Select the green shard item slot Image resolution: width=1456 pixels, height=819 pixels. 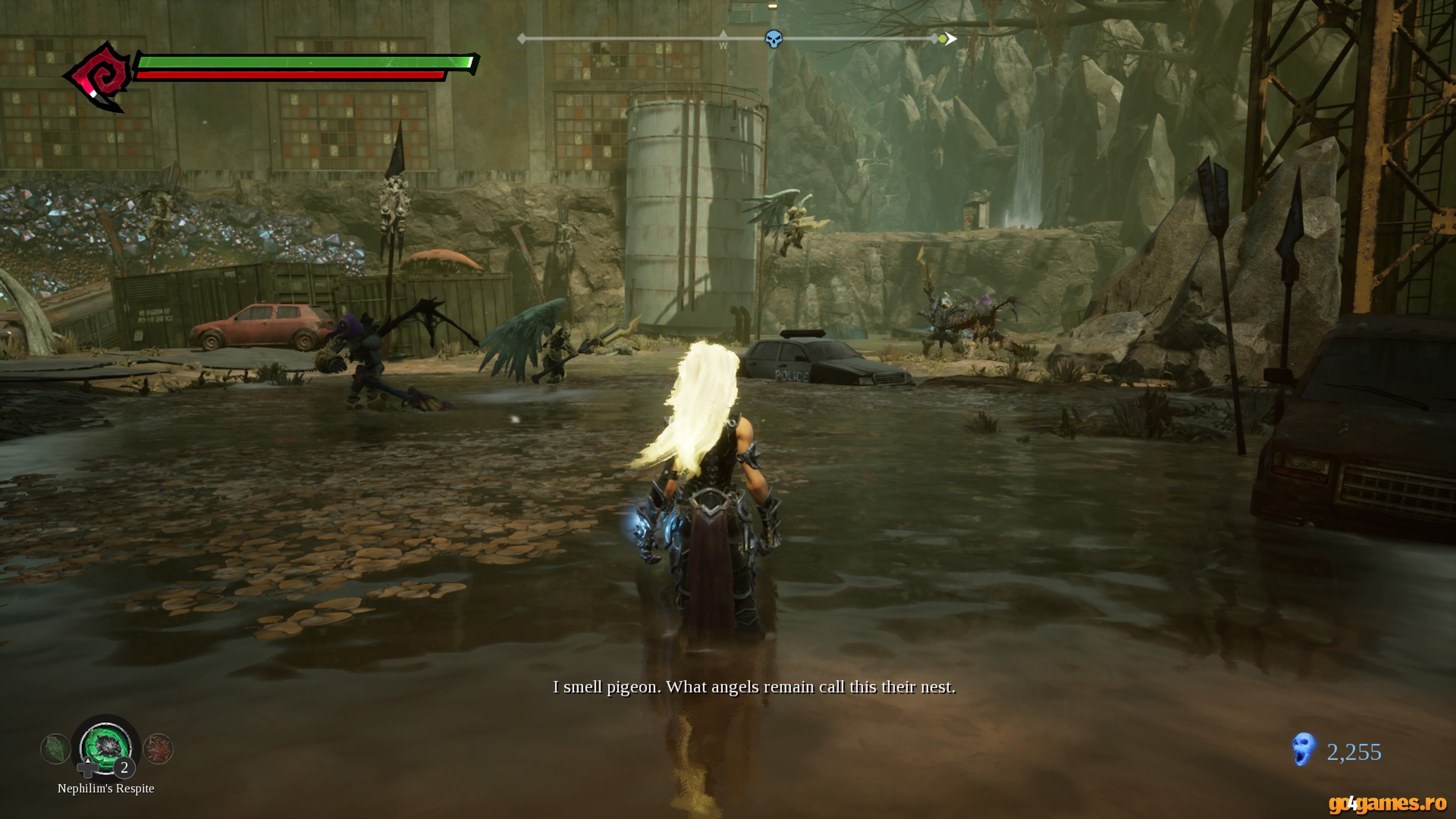[x=55, y=749]
